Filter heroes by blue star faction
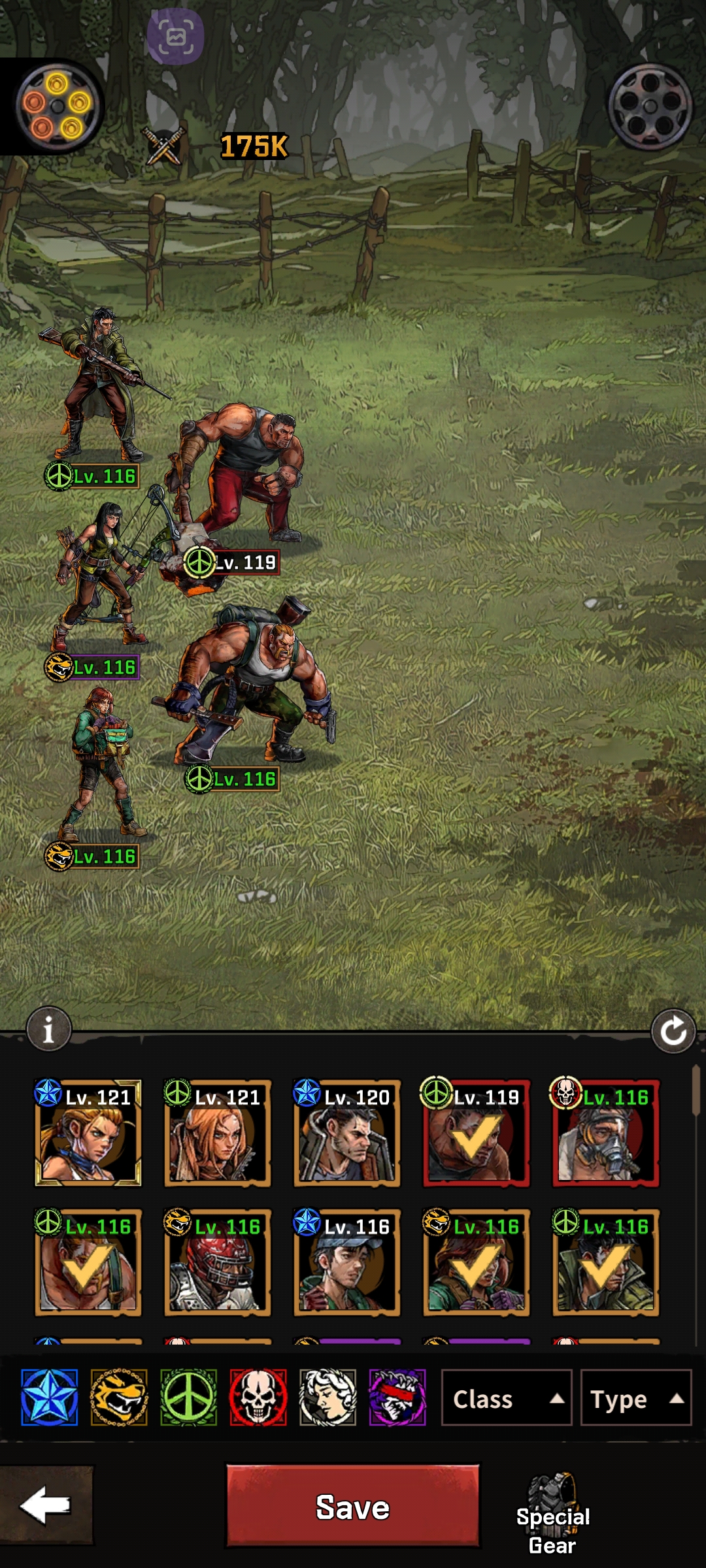 click(x=50, y=1397)
